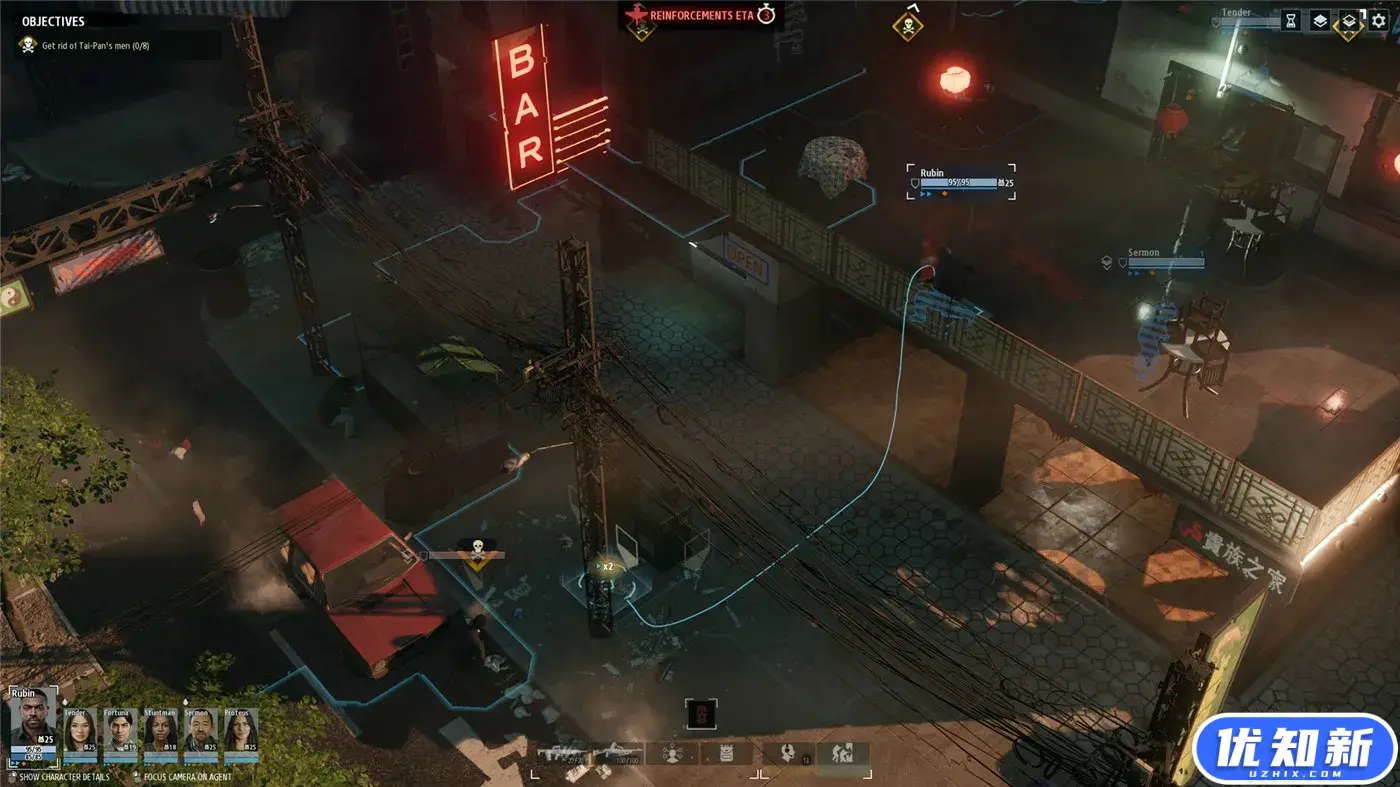Image resolution: width=1400 pixels, height=787 pixels.
Task: Expand the arrow indicators under Rubin's nameplate
Action: [x=926, y=195]
